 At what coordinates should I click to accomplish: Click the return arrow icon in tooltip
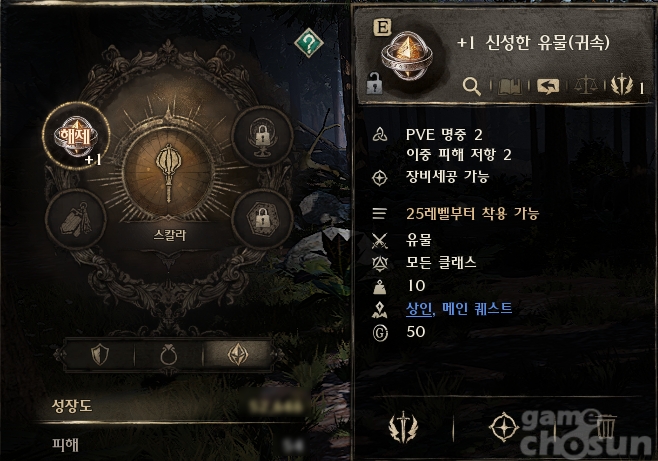click(547, 86)
